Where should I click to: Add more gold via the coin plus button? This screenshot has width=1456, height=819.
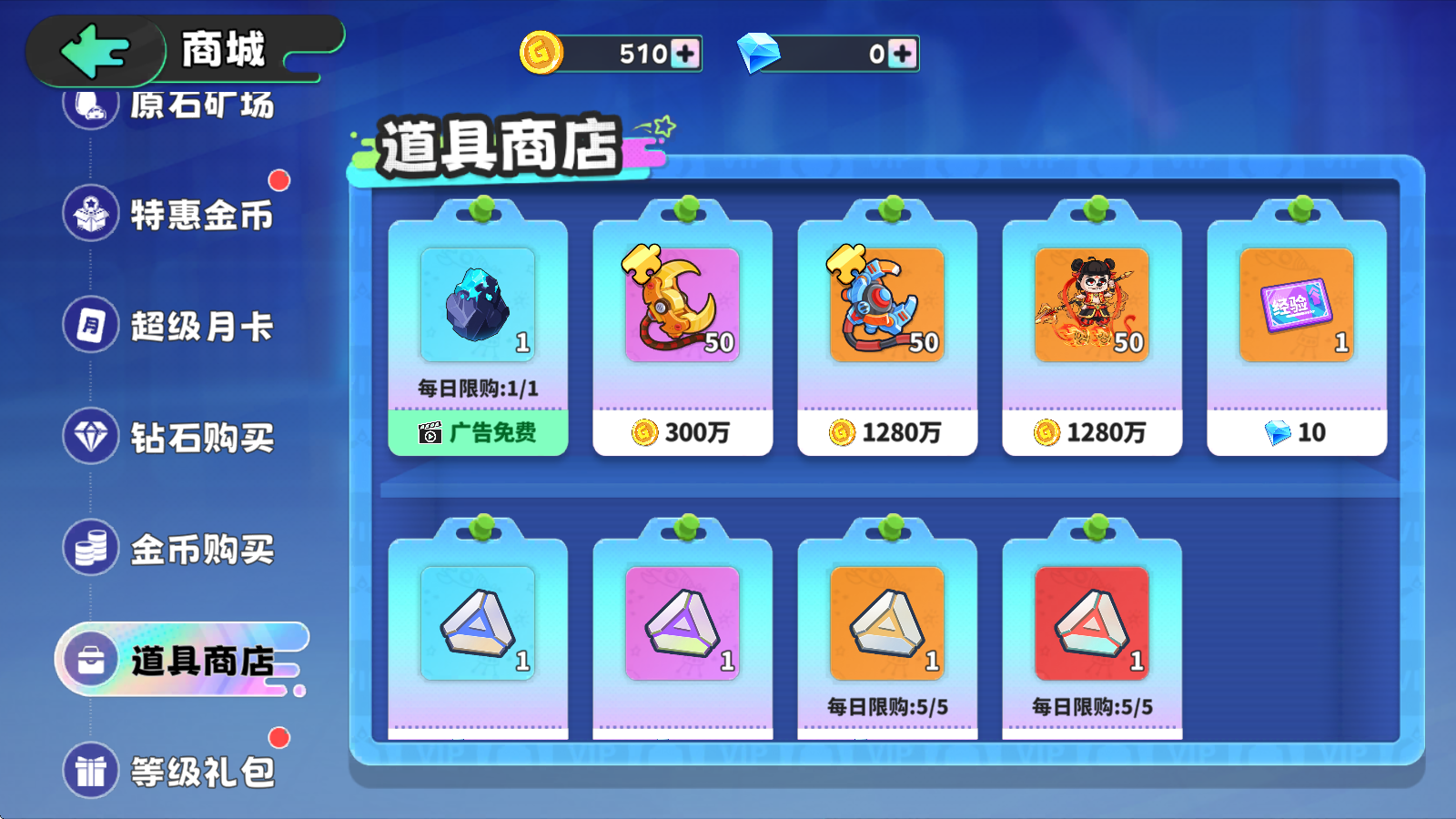coord(684,55)
